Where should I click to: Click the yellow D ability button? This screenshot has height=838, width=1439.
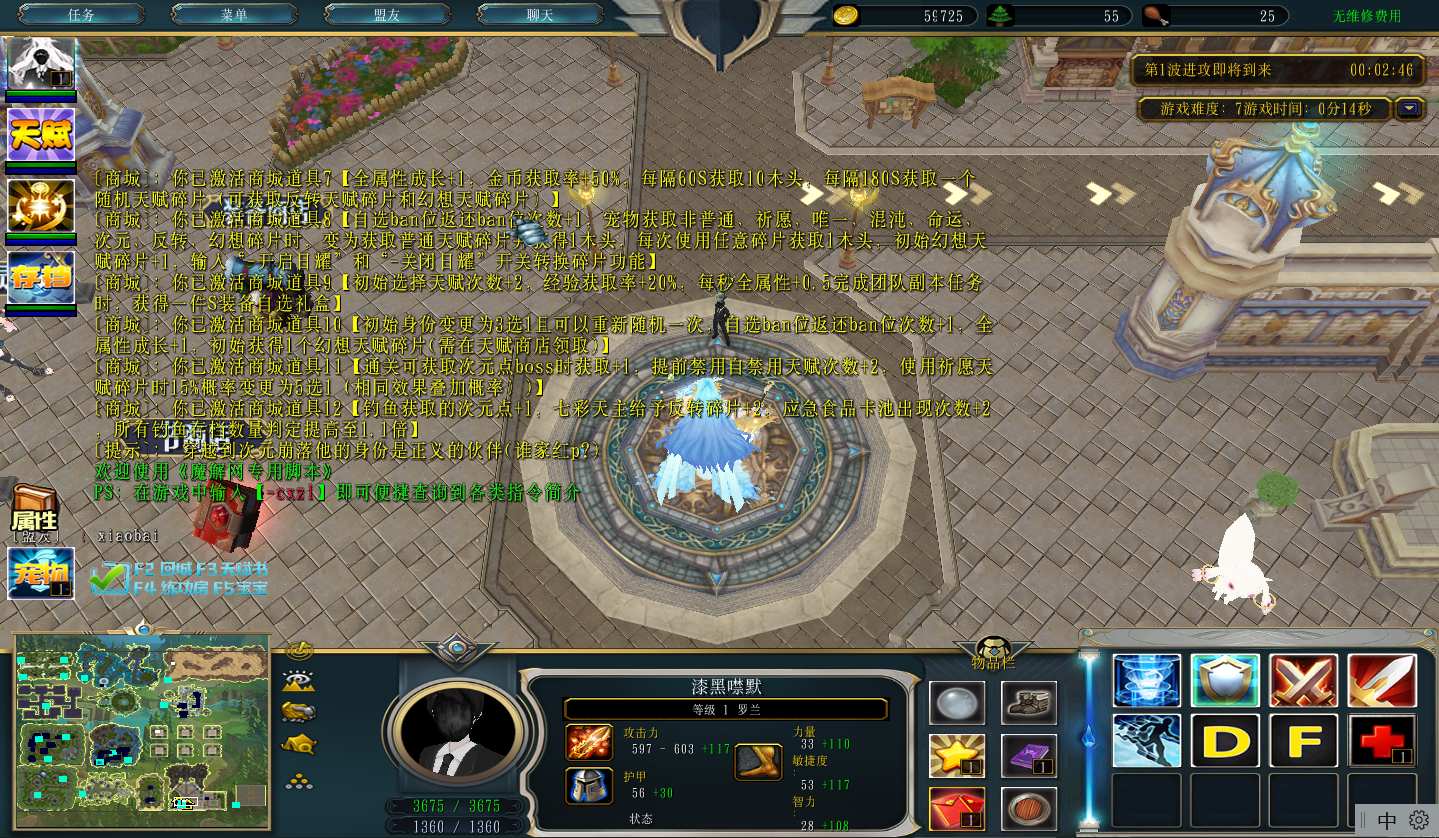pyautogui.click(x=1225, y=741)
